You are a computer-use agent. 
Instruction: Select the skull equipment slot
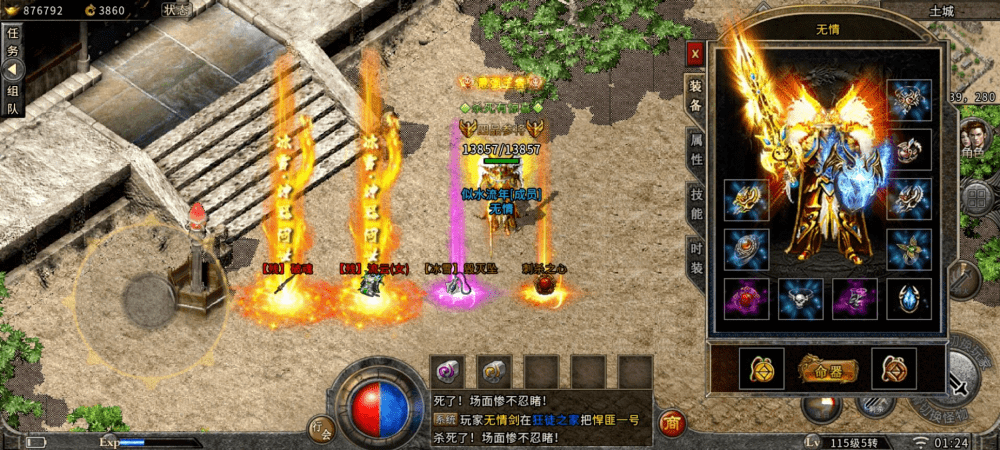801,299
